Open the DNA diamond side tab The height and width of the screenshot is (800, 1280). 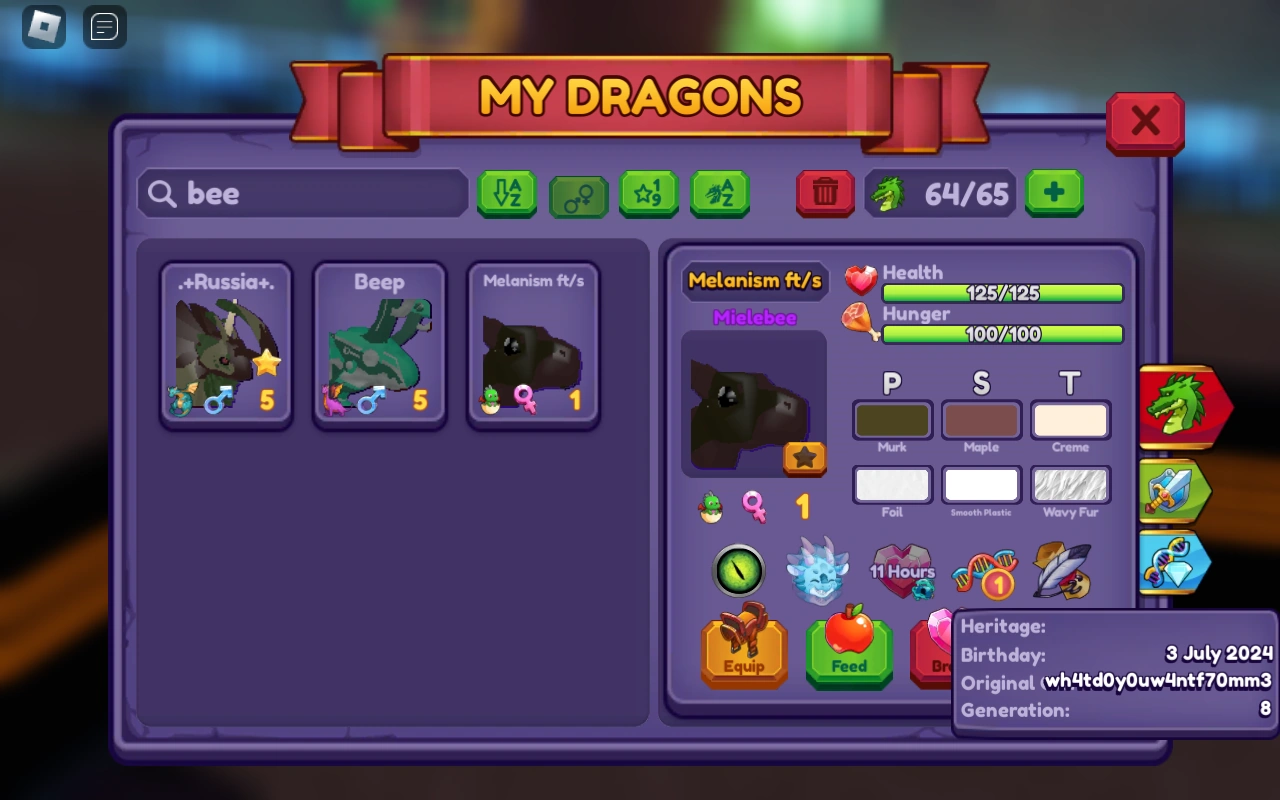[1177, 562]
